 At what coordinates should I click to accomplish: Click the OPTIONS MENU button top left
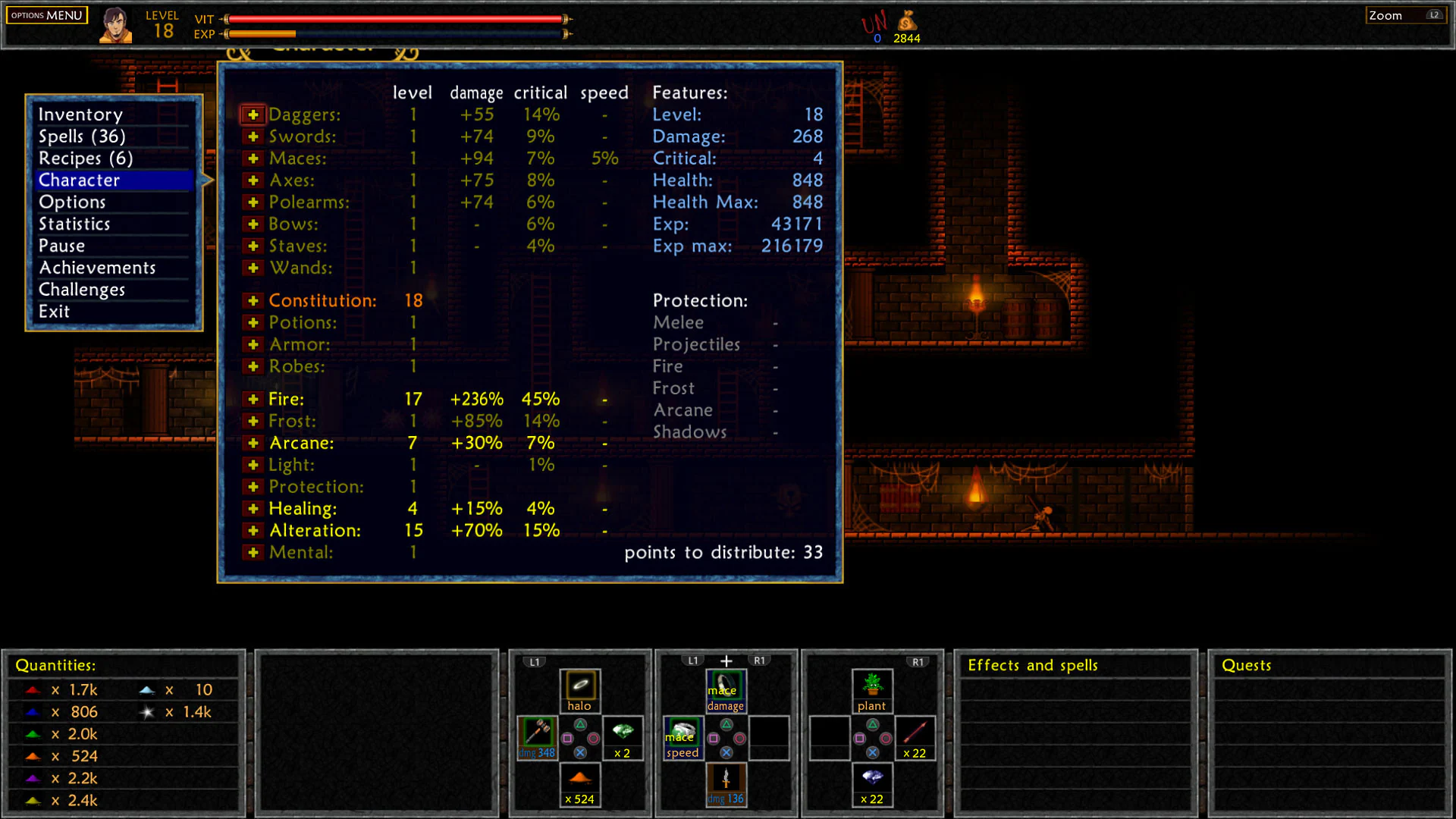click(46, 14)
